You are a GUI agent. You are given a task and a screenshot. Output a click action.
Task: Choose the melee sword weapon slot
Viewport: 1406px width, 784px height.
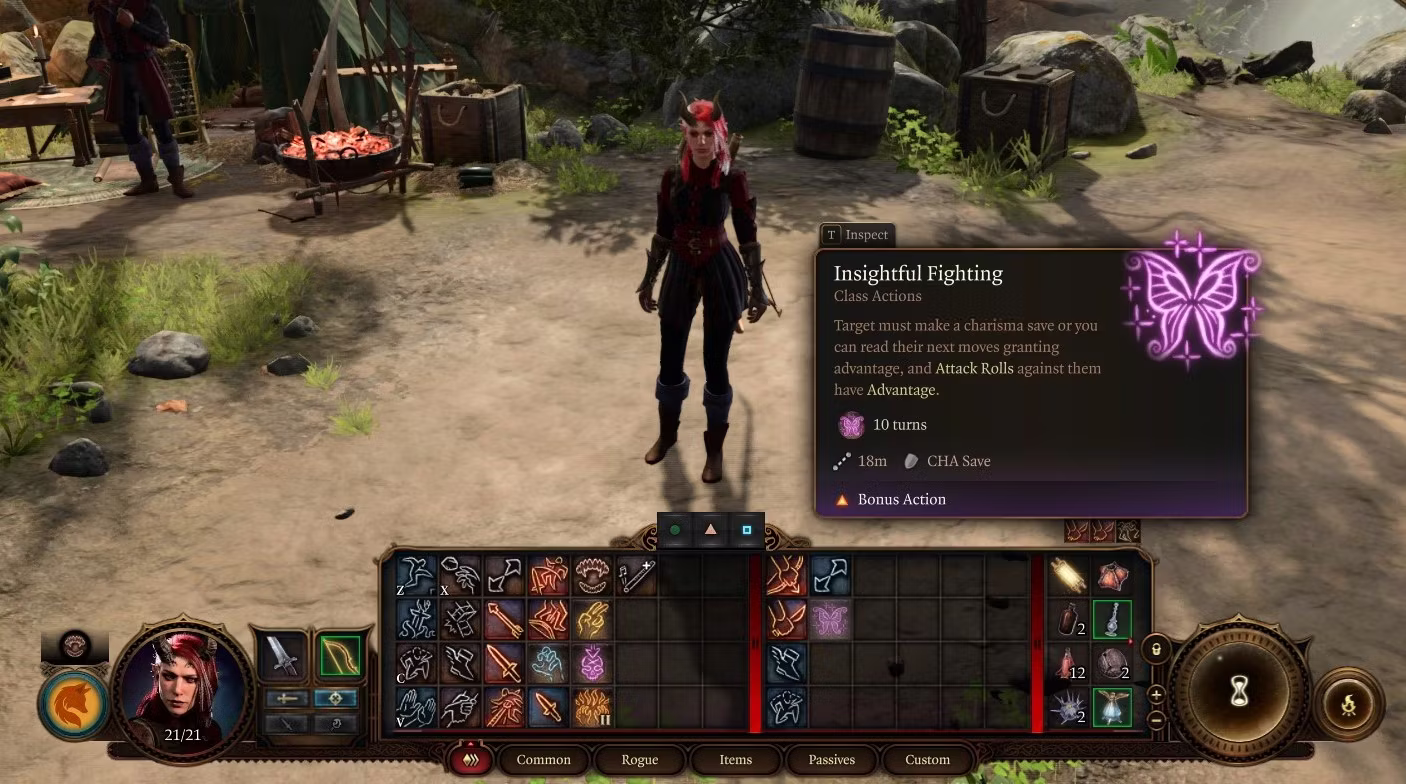tap(282, 656)
